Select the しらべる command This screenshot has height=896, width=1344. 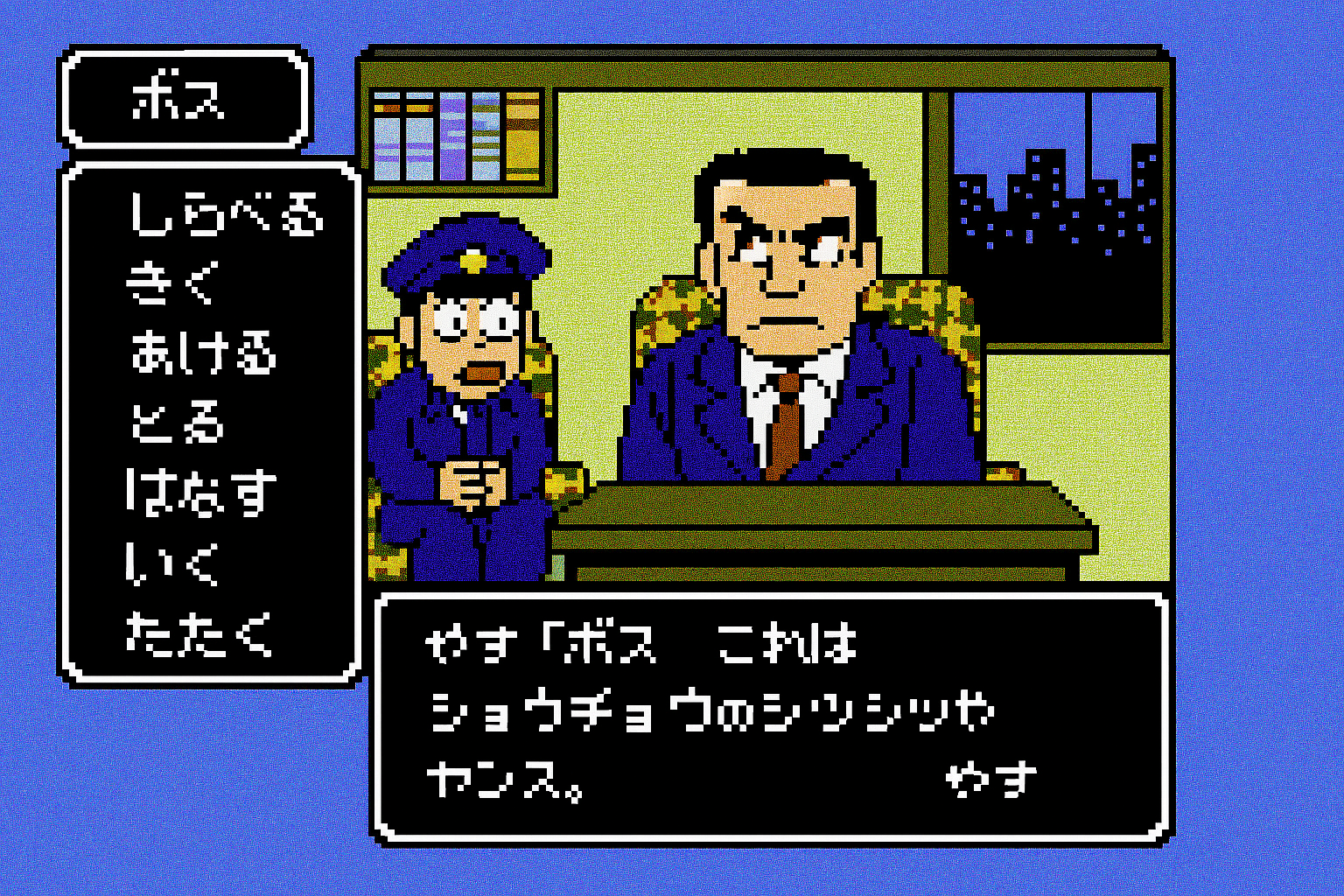point(226,214)
